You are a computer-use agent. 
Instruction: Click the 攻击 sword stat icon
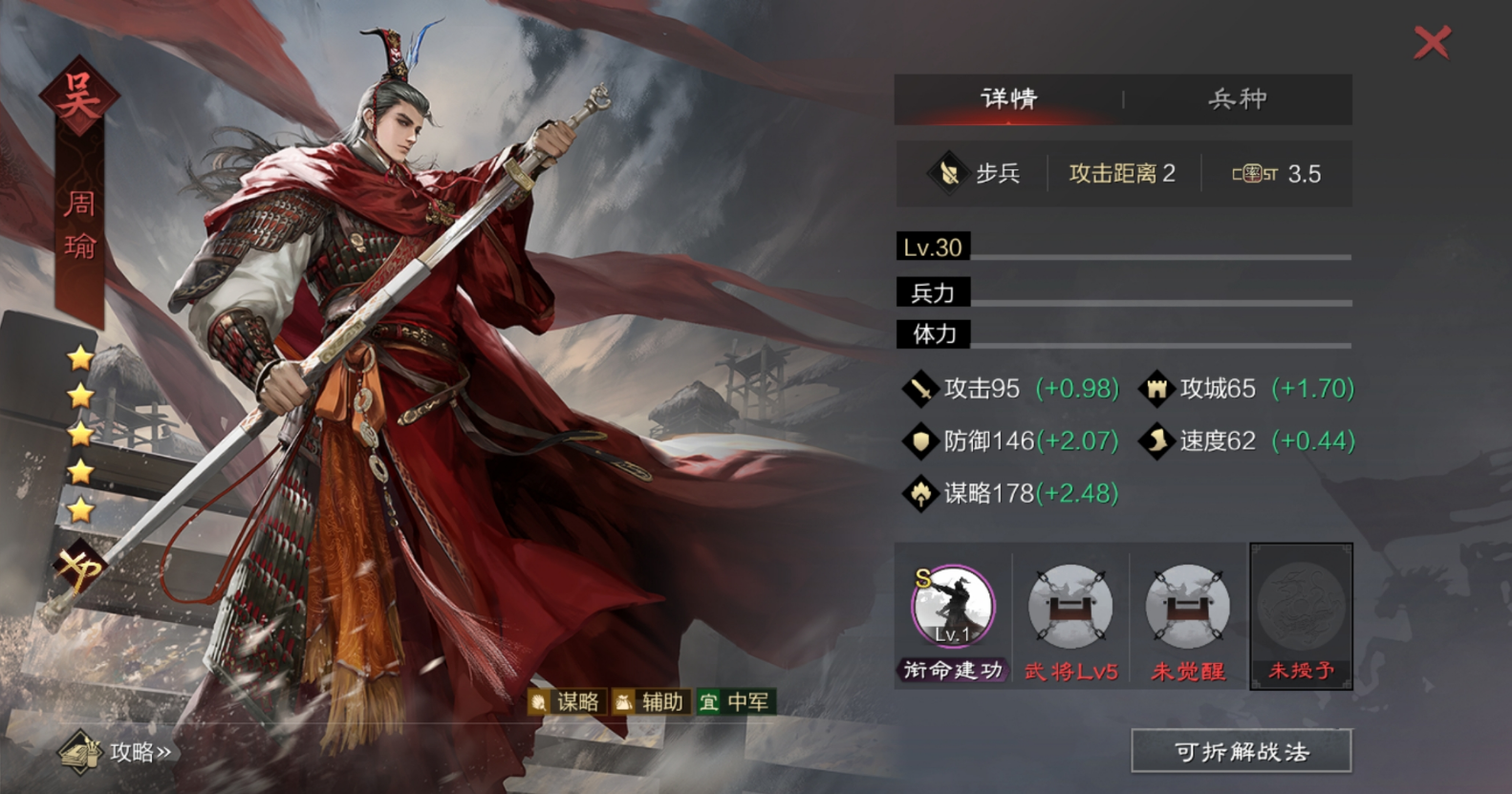(x=919, y=389)
